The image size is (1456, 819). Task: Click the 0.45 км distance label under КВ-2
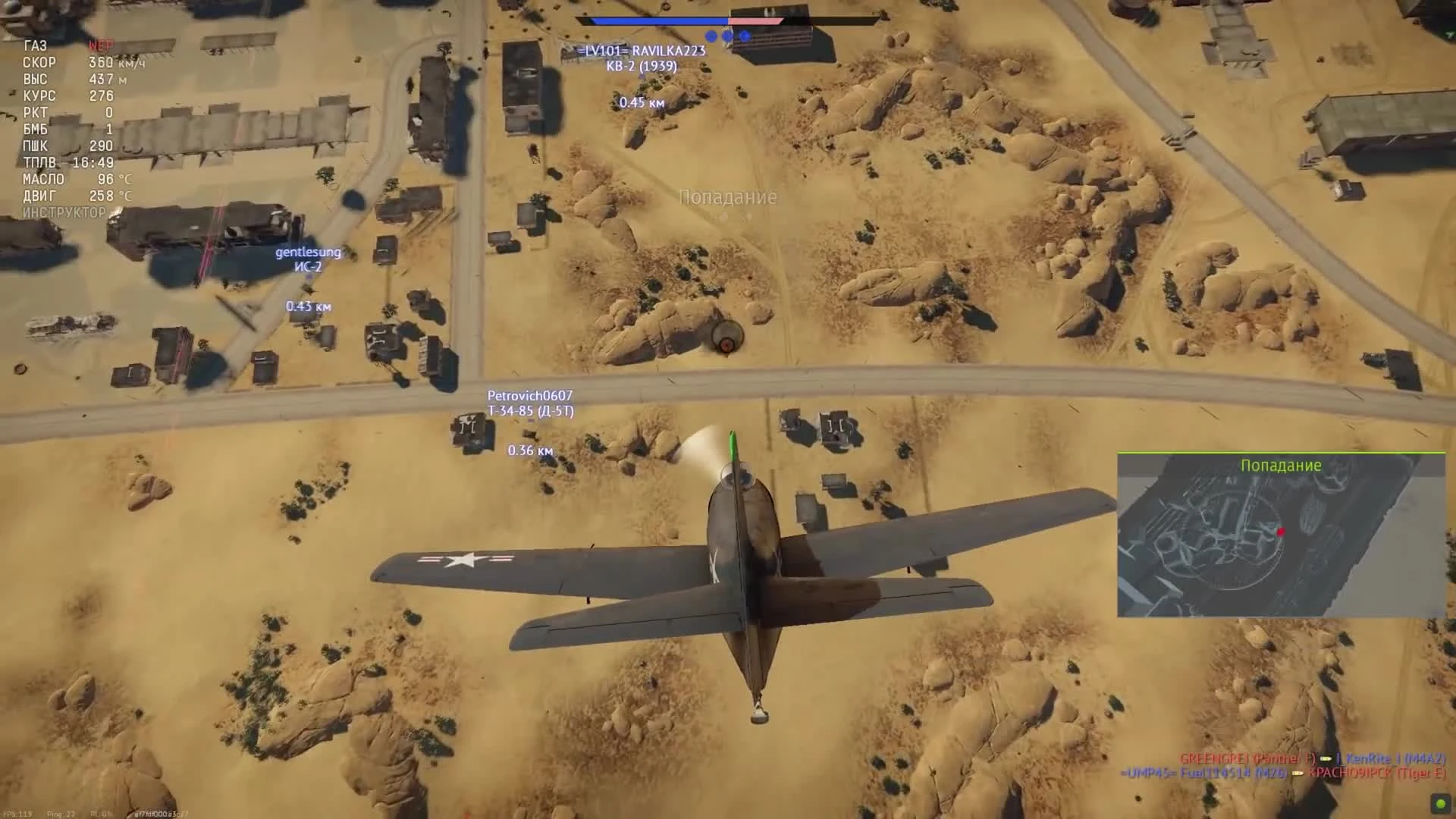click(641, 103)
